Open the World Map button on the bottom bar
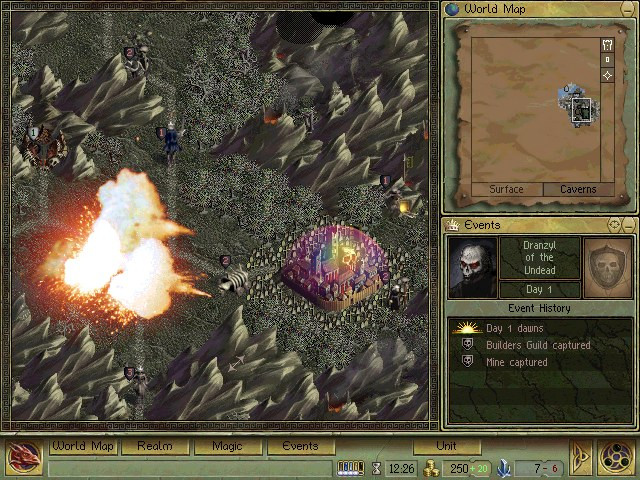Viewport: 640px width, 480px height. pyautogui.click(x=83, y=447)
